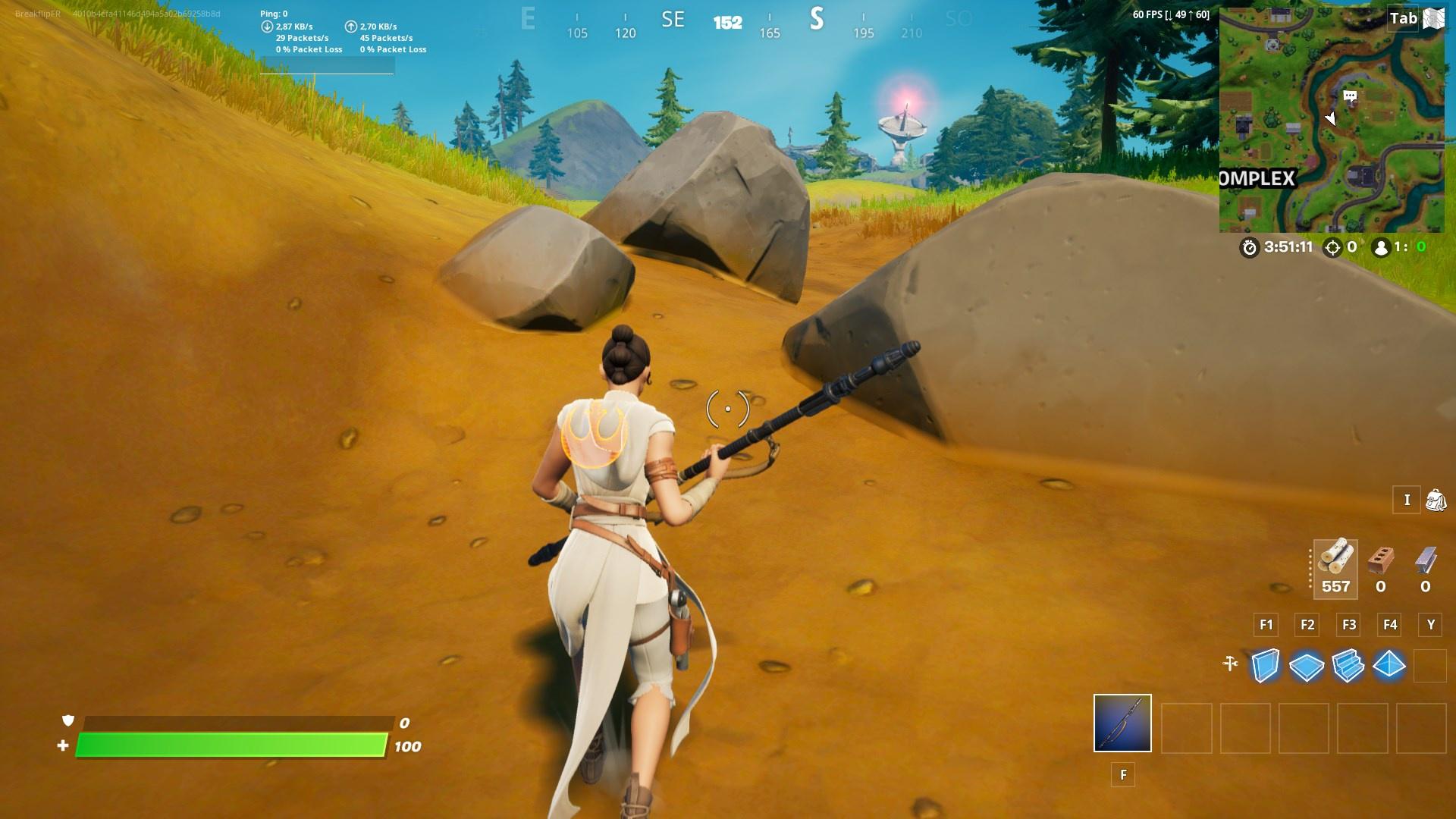Click the eliminations crosshair icon
Viewport: 1456px width, 819px height.
(x=1332, y=246)
